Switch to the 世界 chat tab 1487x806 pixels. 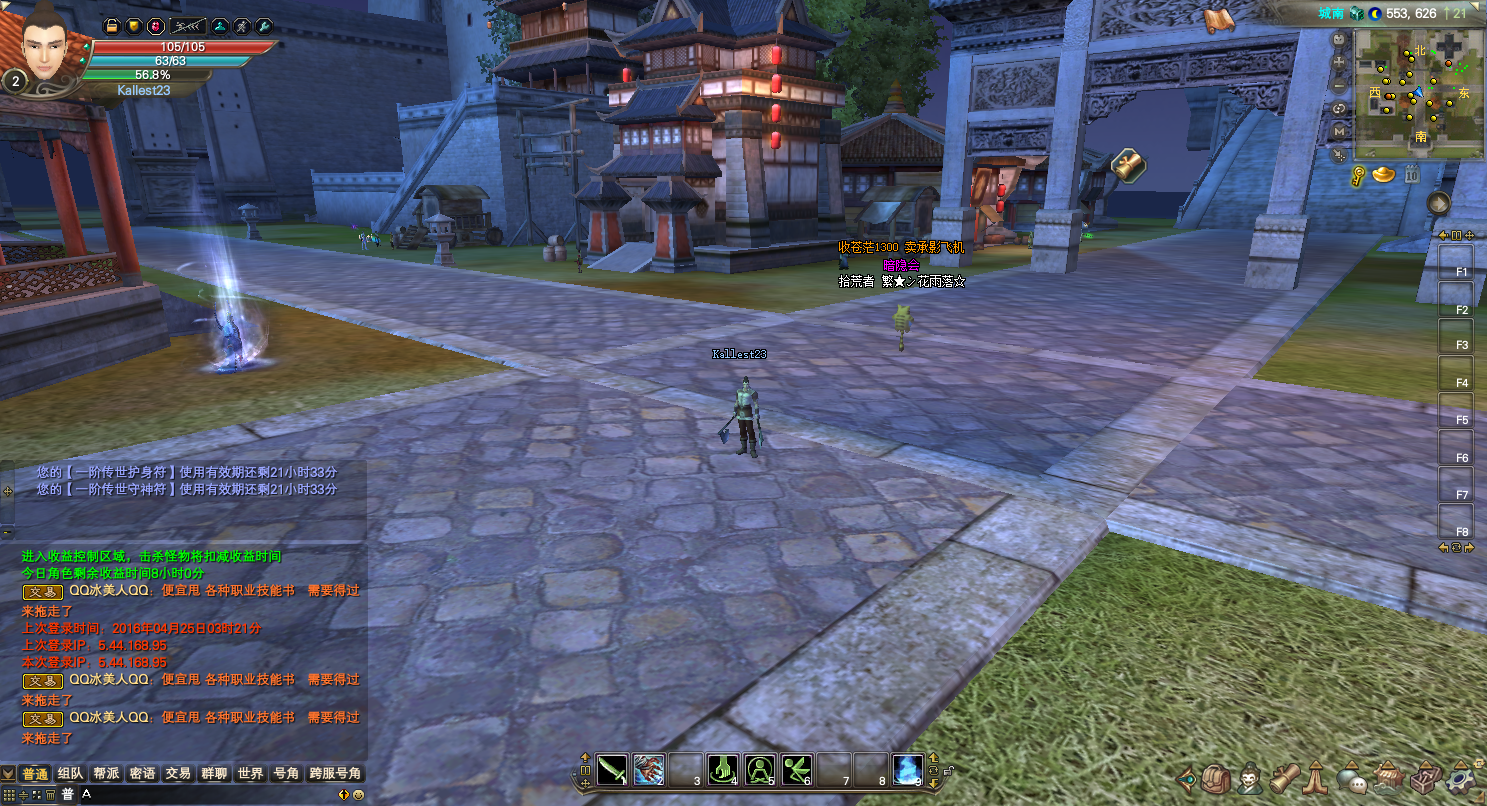pos(251,774)
